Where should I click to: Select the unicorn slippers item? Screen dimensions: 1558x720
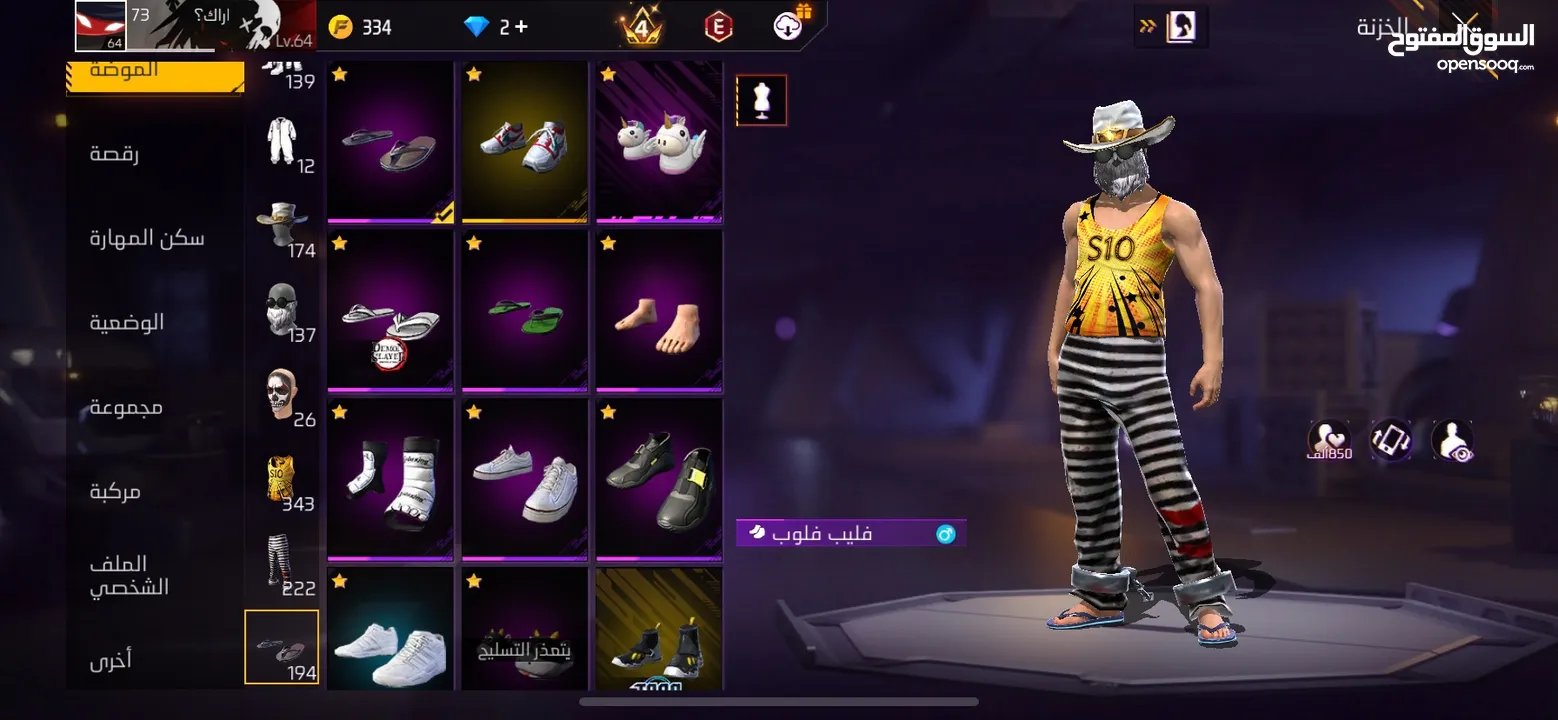[659, 143]
